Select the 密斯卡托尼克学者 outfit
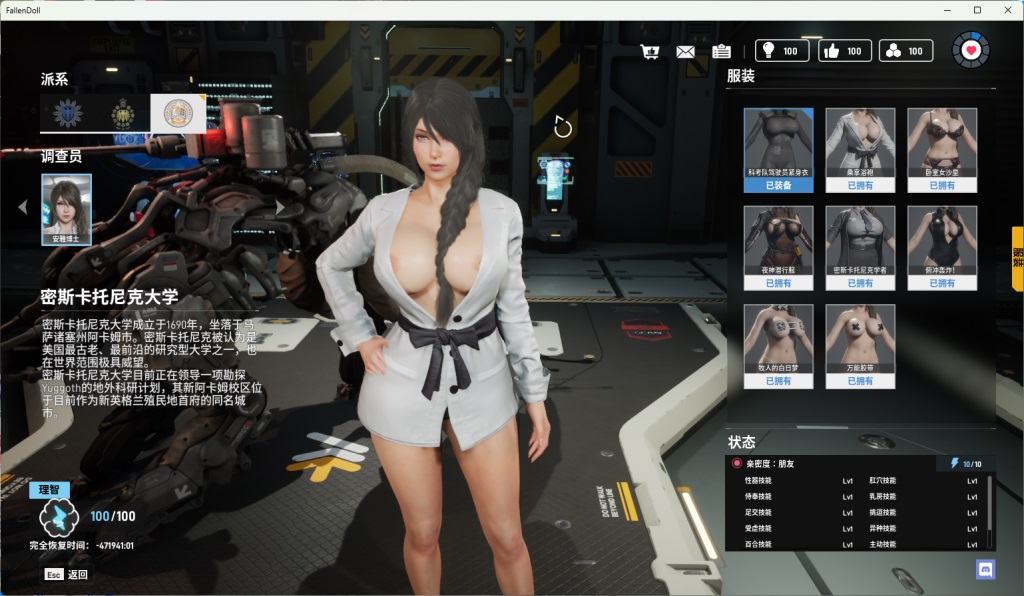 coord(860,247)
